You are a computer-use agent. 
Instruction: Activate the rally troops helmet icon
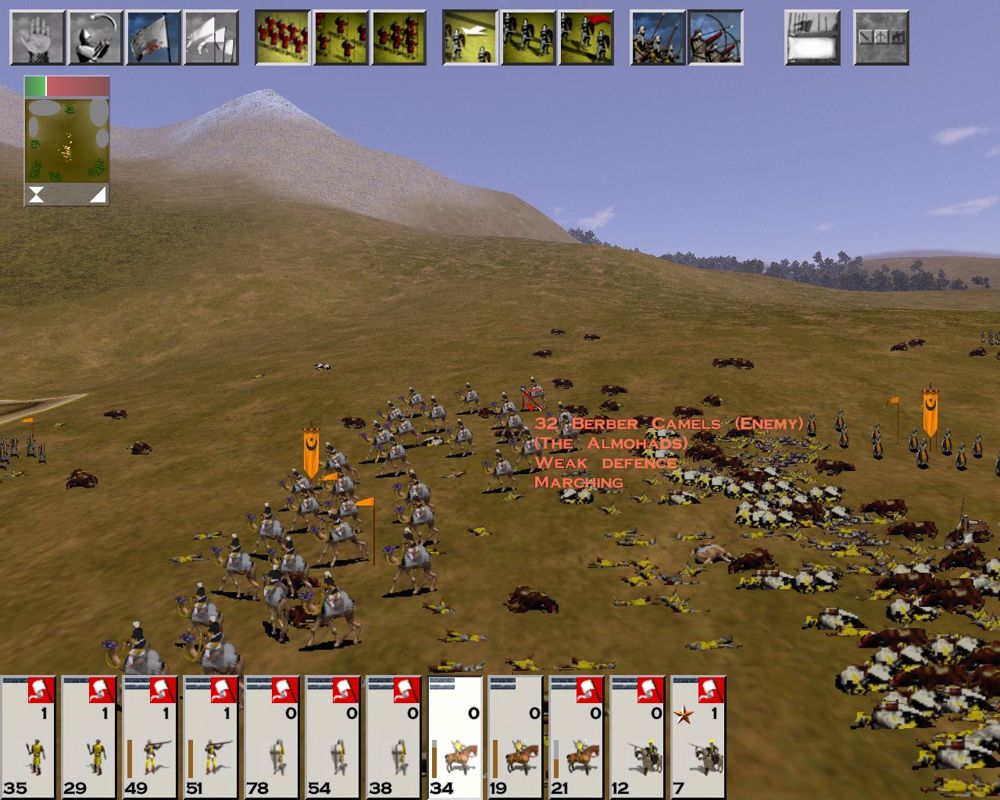click(x=95, y=37)
